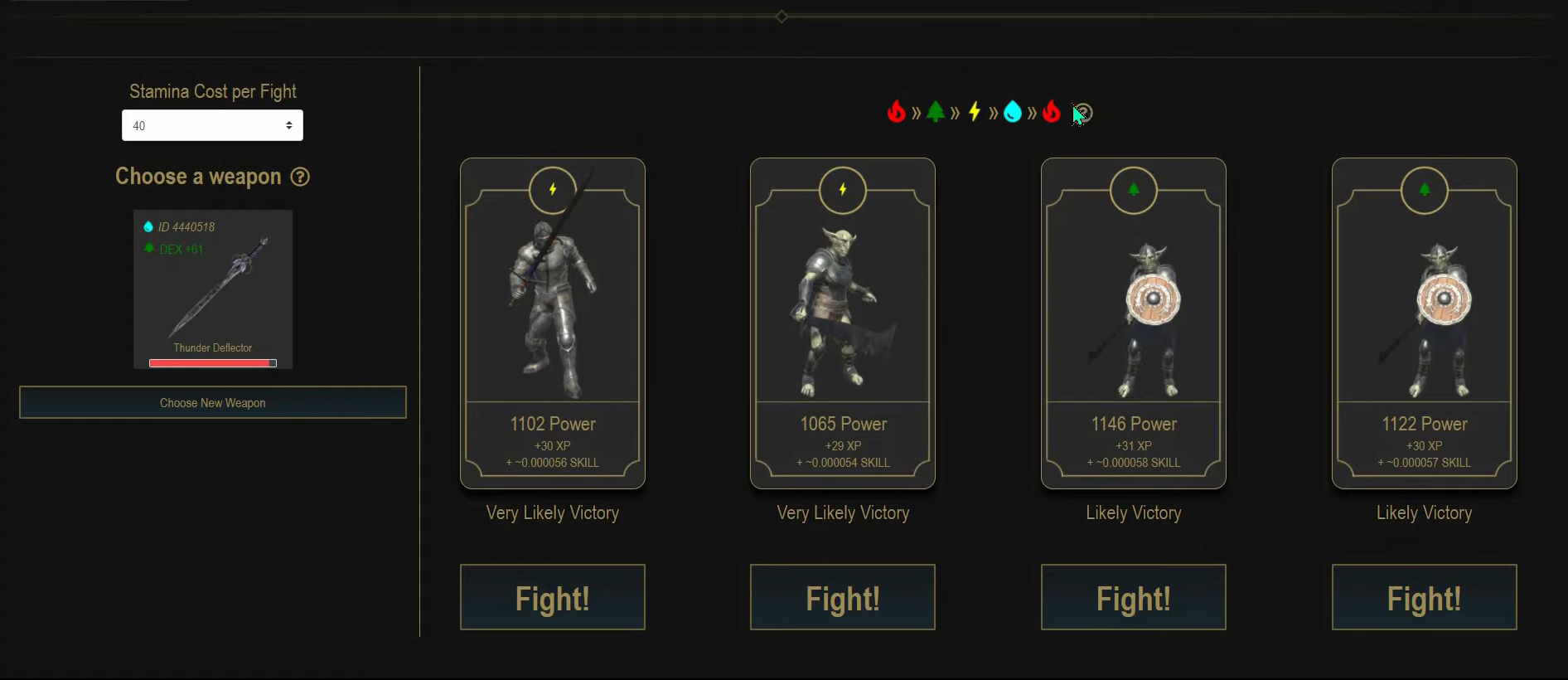Click the Thunder Deflector durability bar
The width and height of the screenshot is (1568, 680).
212,362
